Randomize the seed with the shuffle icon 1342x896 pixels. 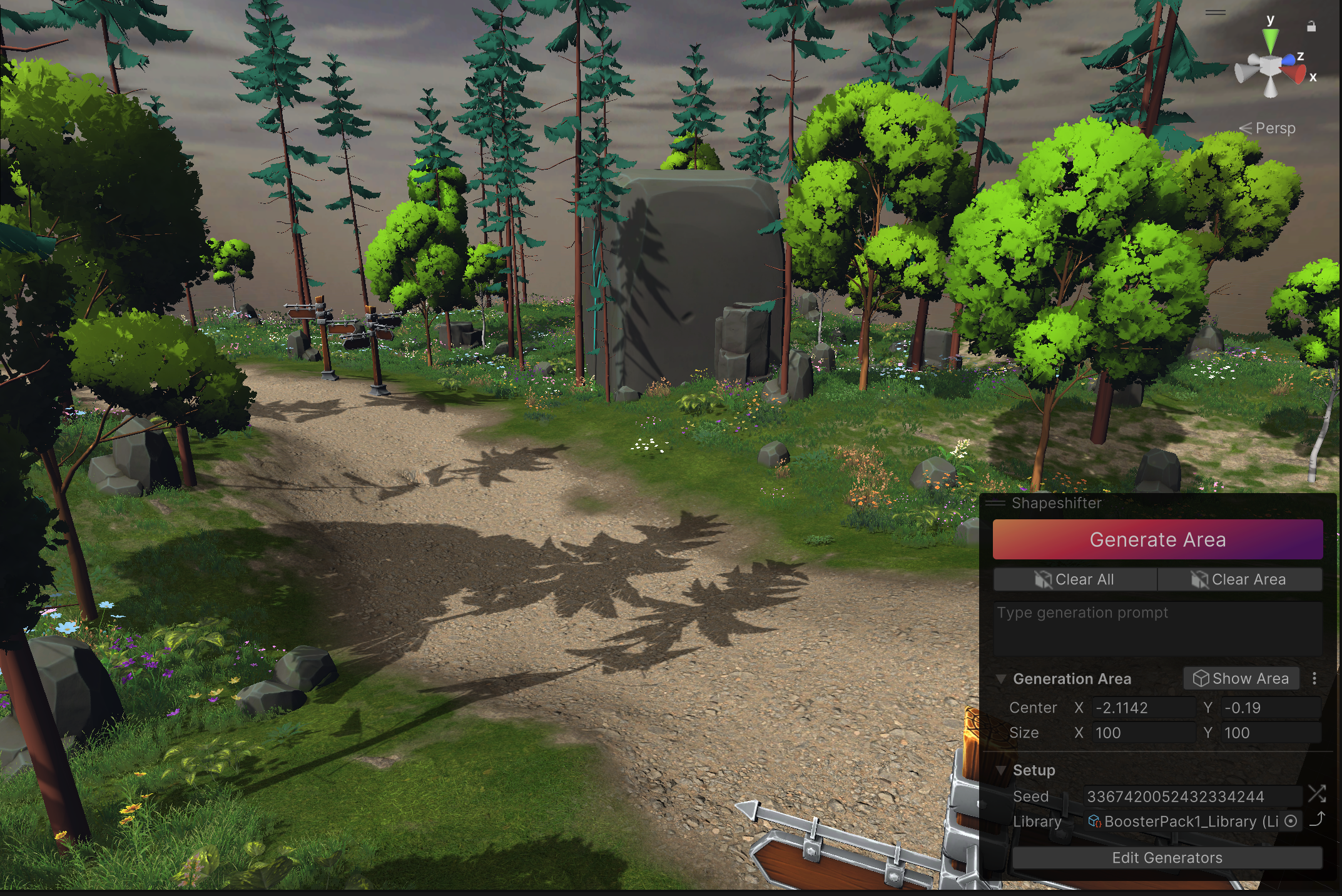tap(1316, 795)
